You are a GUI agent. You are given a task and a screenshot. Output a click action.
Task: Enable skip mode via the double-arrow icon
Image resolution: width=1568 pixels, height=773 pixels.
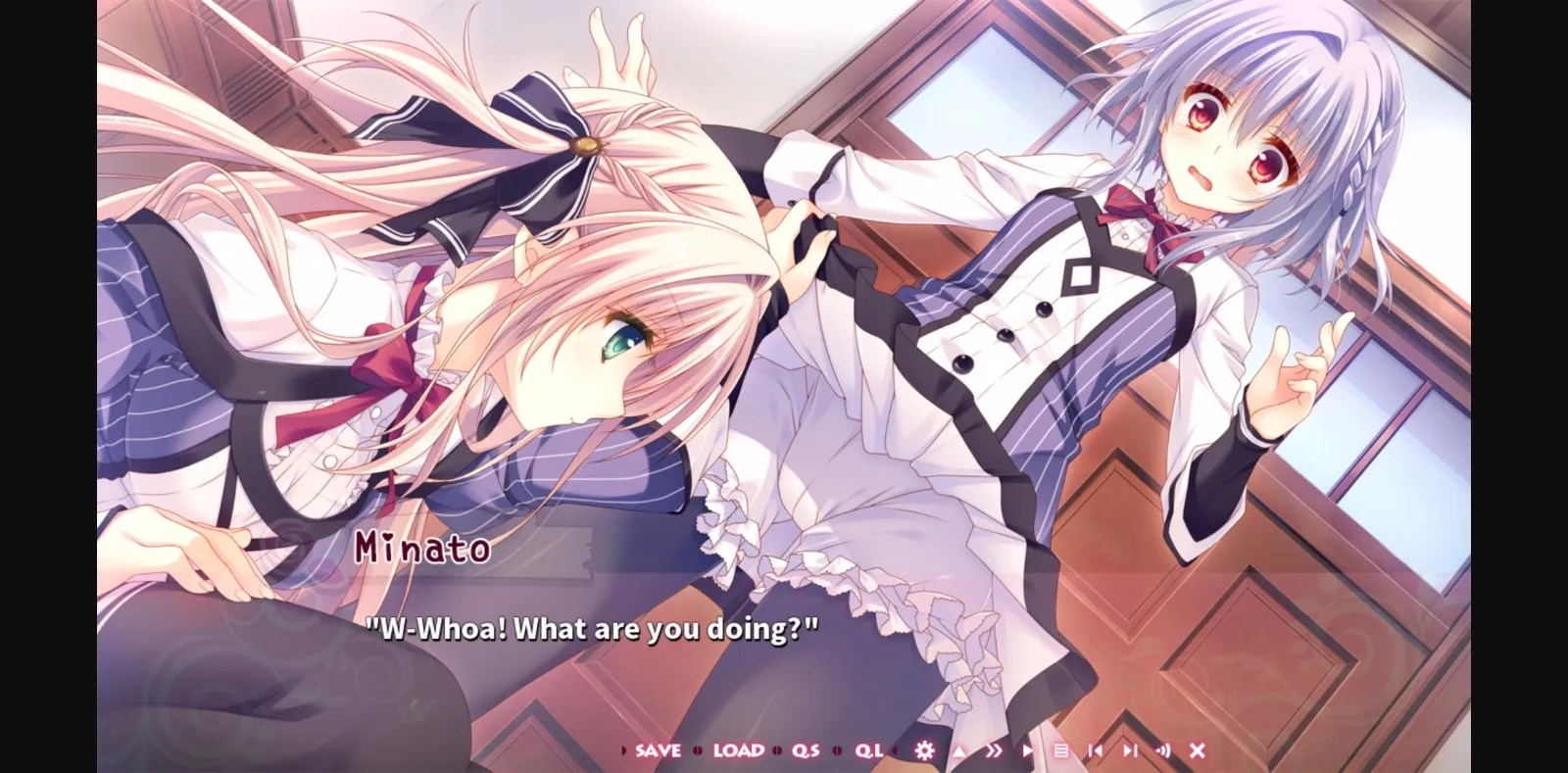click(x=995, y=750)
